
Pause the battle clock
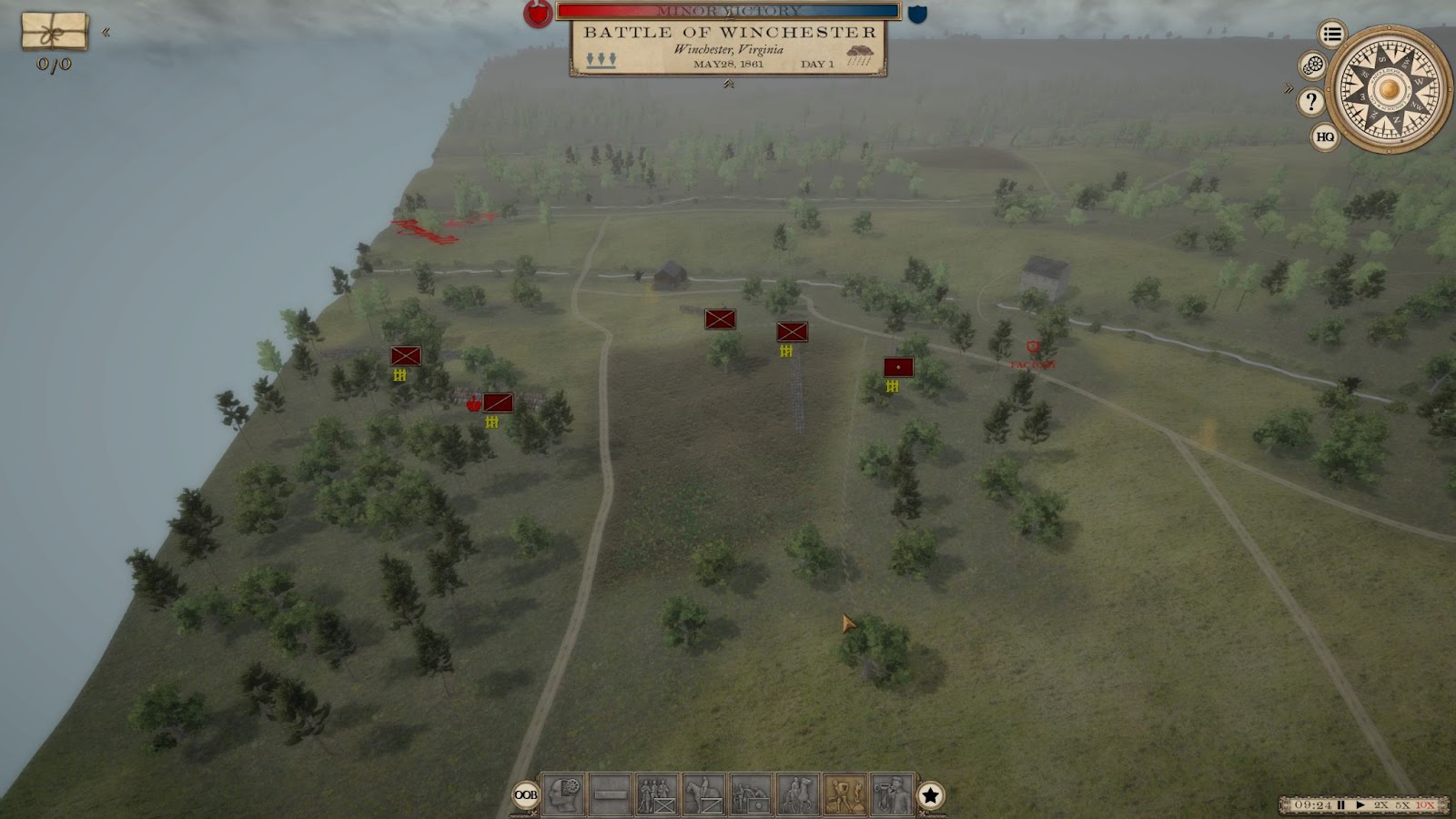pos(1341,805)
